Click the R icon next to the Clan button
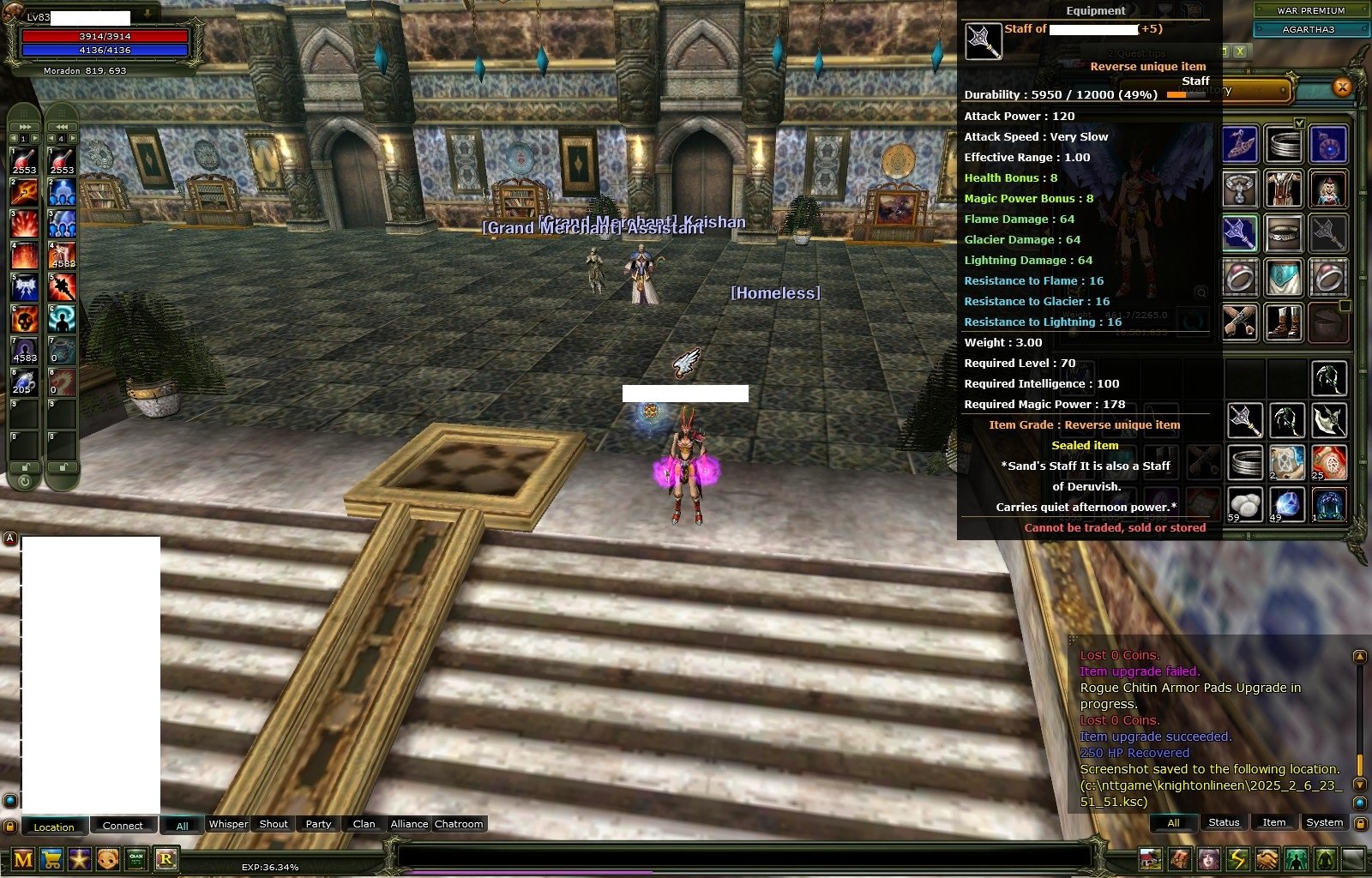This screenshot has height=878, width=1372. coord(165,860)
